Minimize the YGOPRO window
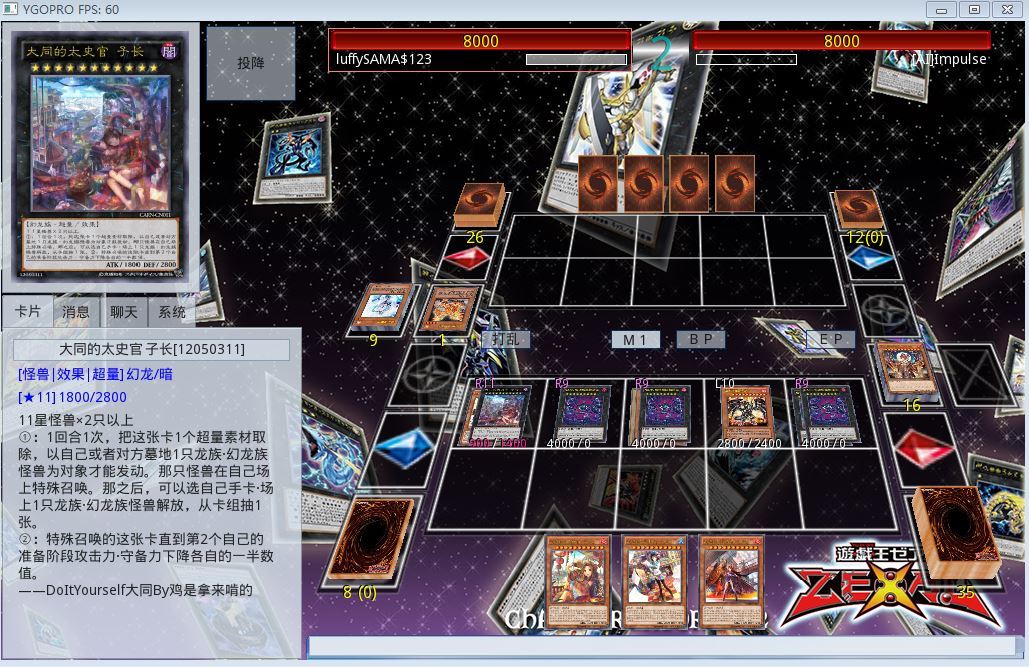This screenshot has width=1029, height=667. point(942,9)
